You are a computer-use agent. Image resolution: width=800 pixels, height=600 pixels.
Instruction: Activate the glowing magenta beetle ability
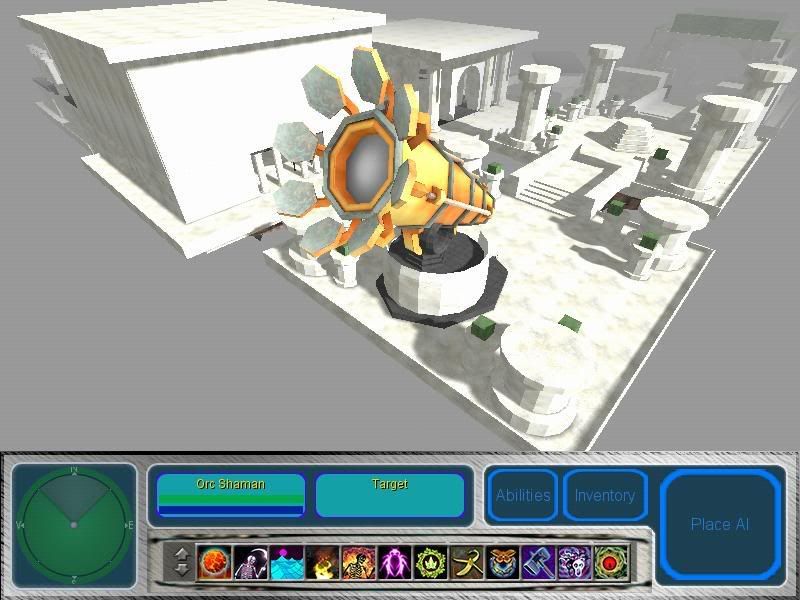click(395, 562)
